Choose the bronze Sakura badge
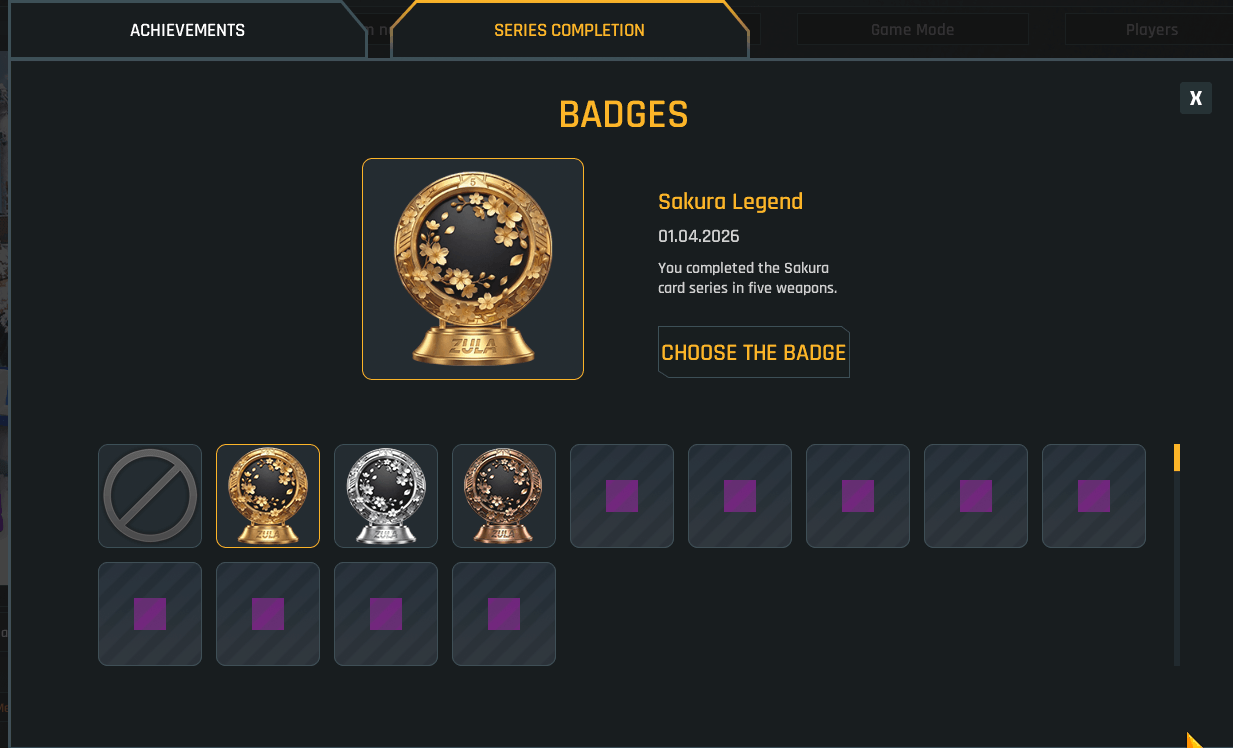Image resolution: width=1233 pixels, height=748 pixels. [504, 496]
